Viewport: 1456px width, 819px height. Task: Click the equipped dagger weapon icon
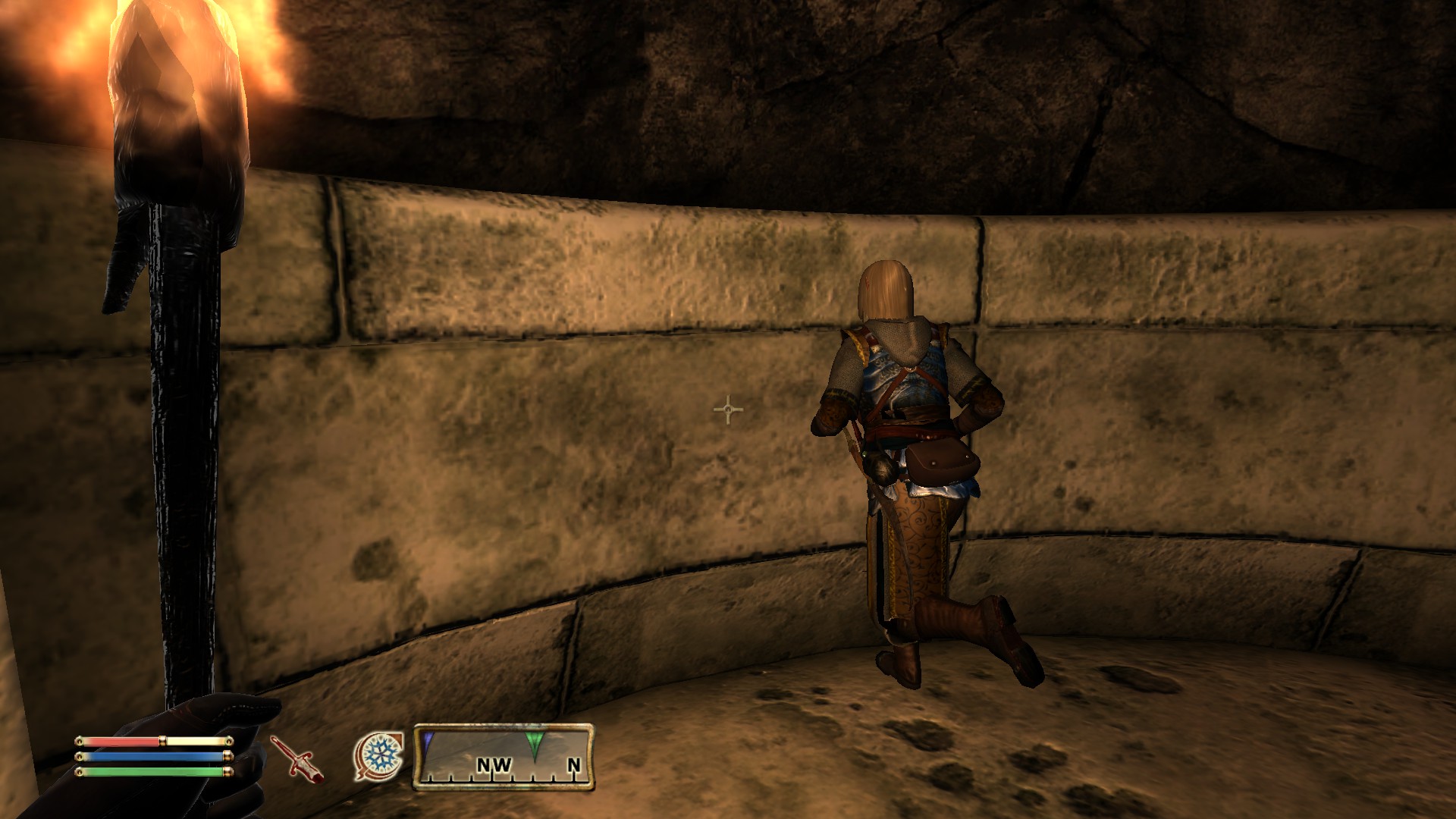[297, 758]
